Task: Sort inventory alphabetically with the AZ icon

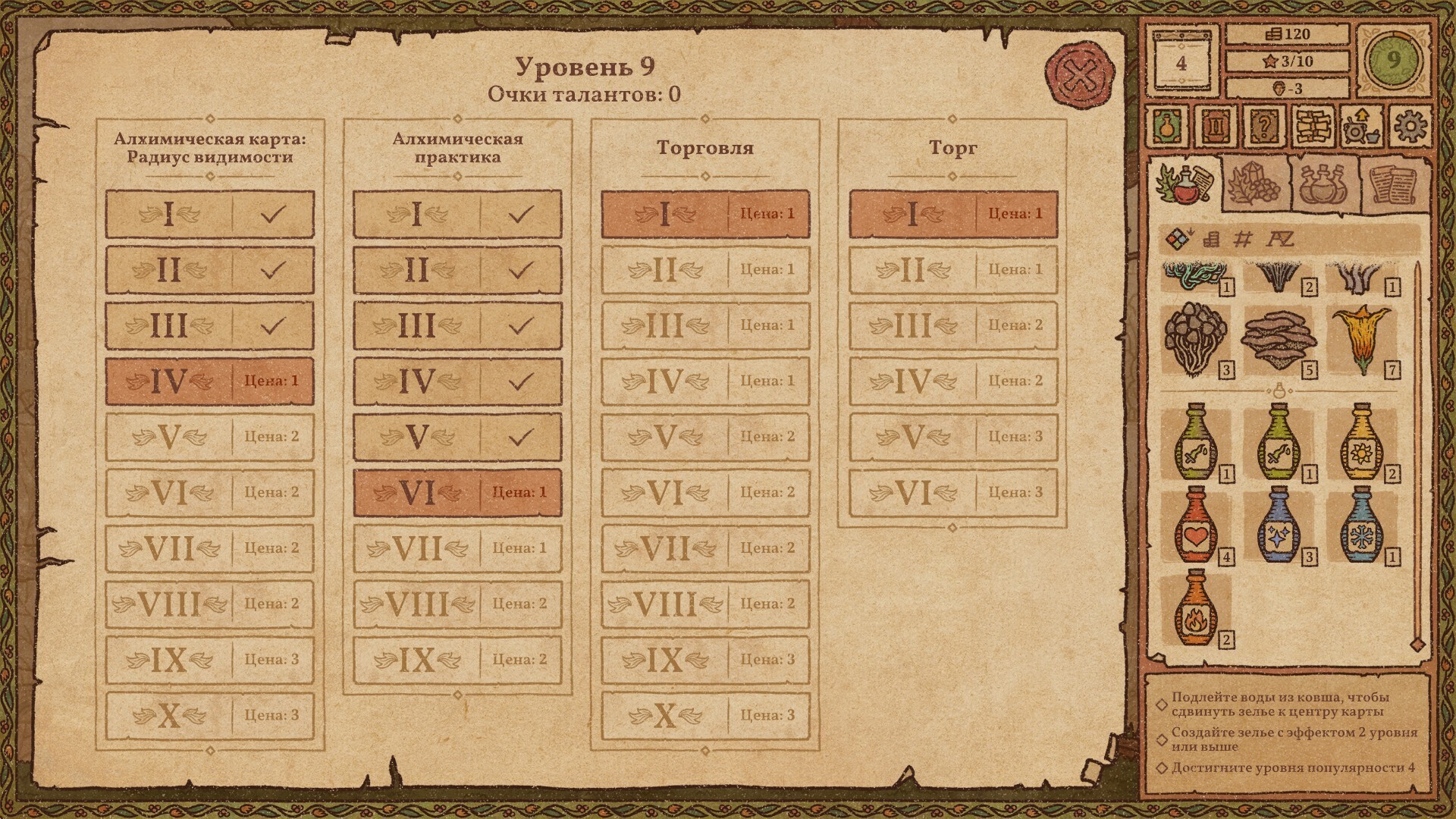Action: 1281,239
